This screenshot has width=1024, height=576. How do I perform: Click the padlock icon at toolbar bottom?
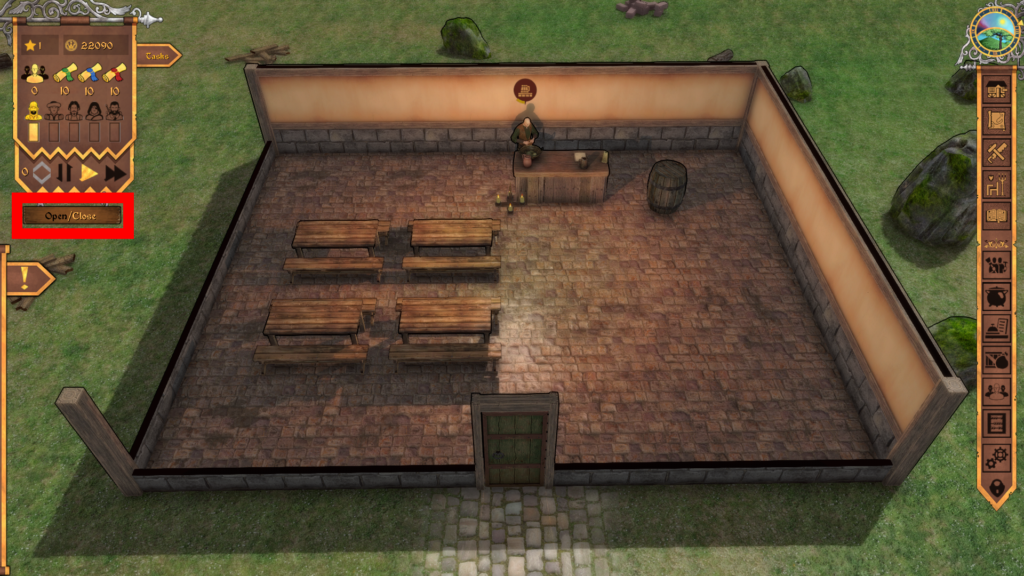coord(996,486)
